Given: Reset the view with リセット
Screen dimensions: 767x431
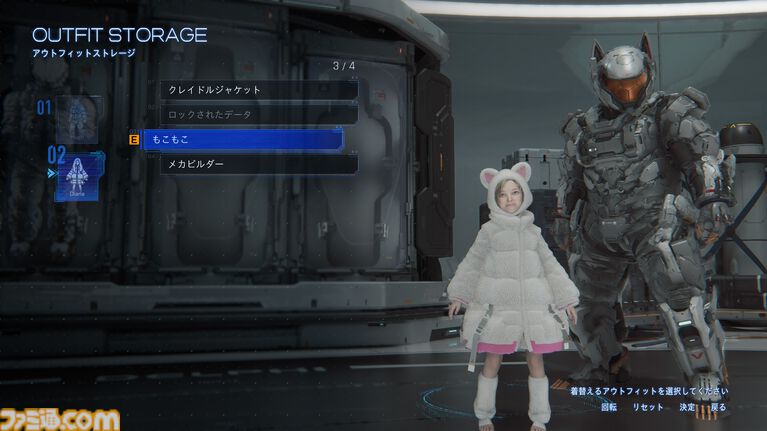Looking at the screenshot, I should [648, 408].
